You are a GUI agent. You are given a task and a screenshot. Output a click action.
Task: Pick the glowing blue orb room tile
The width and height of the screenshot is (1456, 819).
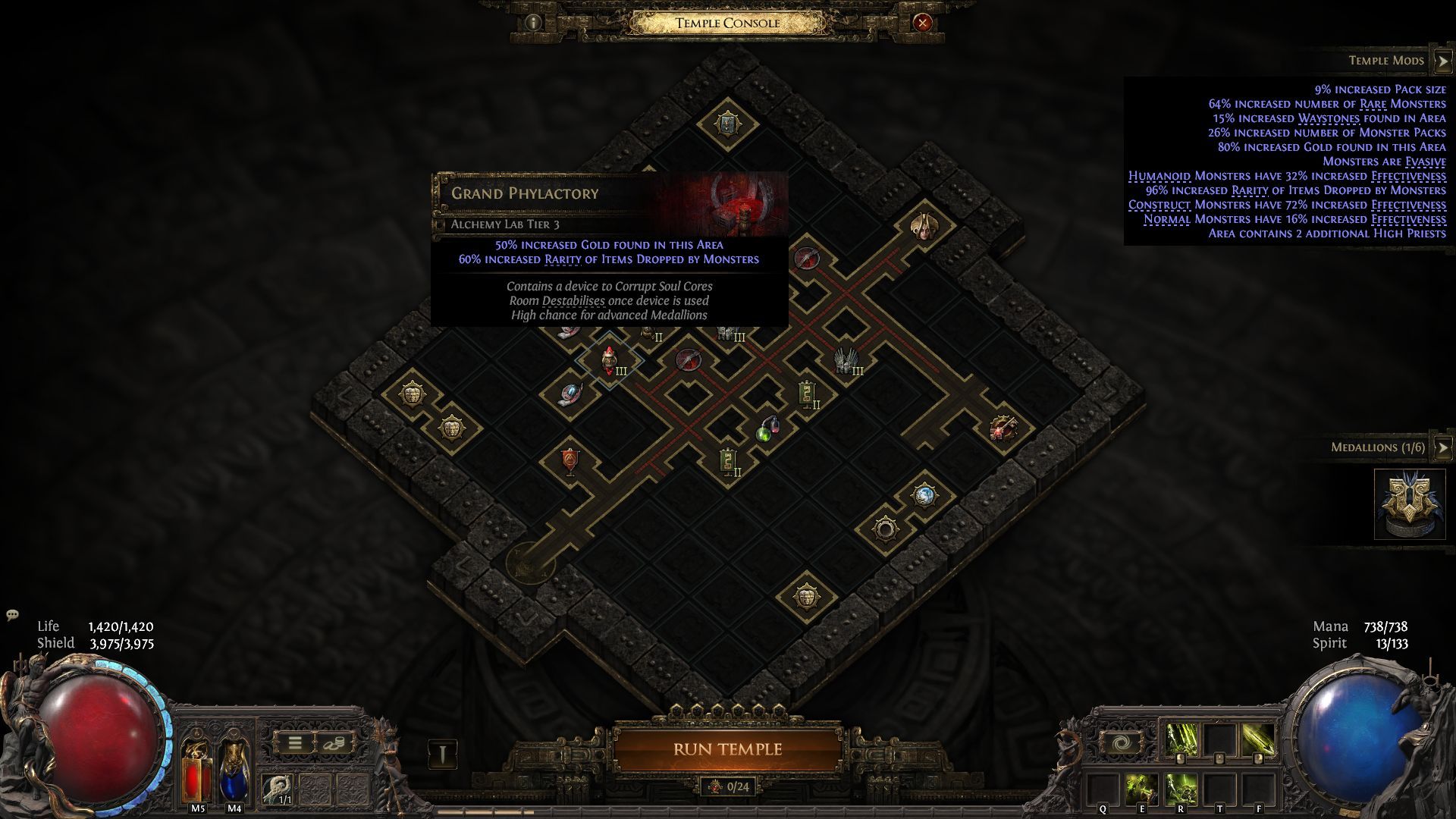click(924, 496)
